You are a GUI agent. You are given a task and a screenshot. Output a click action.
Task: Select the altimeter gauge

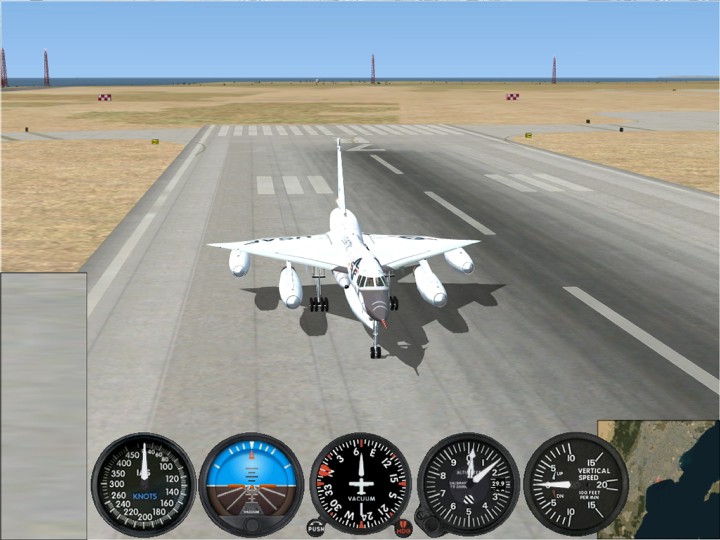click(468, 484)
